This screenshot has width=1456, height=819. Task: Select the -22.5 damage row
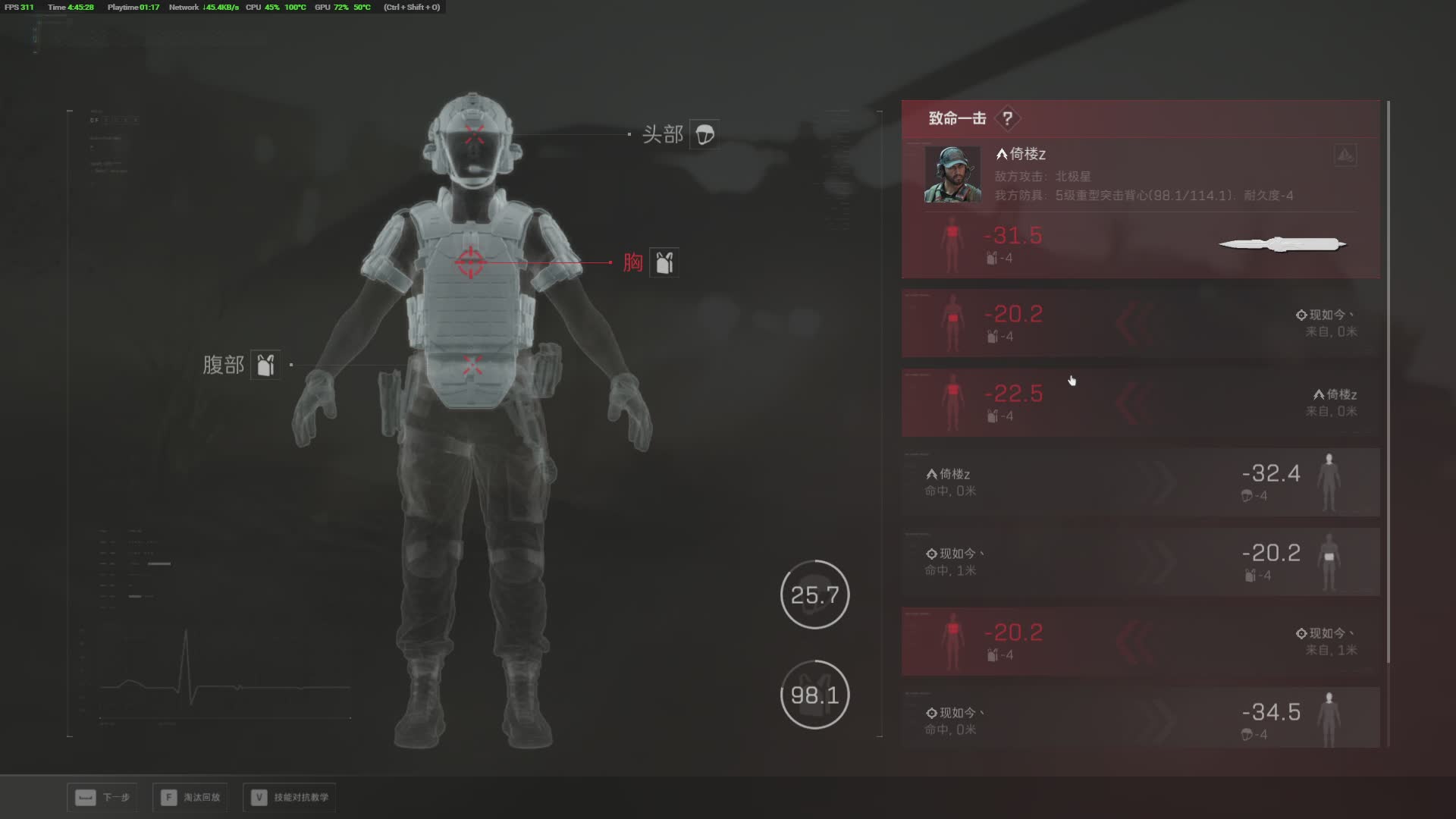pyautogui.click(x=1140, y=402)
